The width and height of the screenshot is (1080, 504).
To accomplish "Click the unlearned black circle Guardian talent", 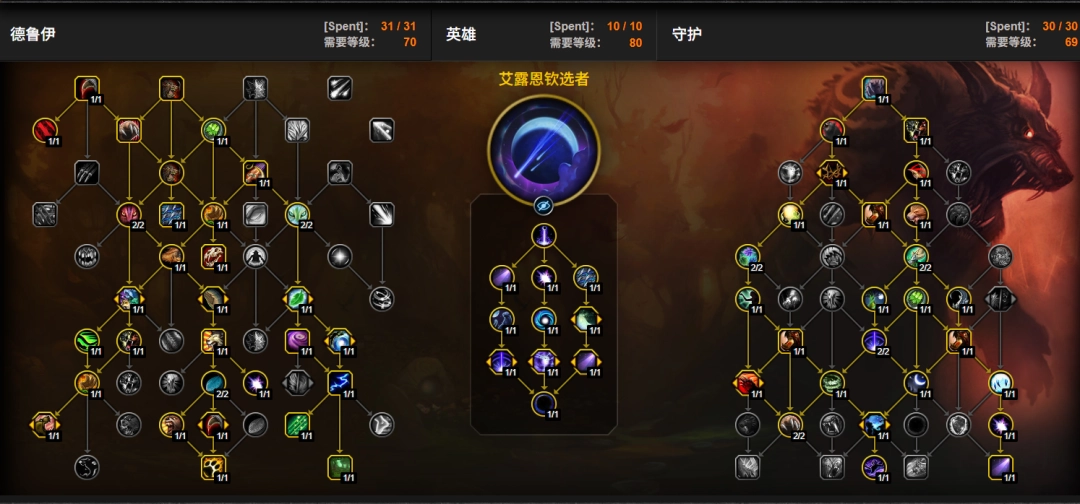I will tap(917, 424).
